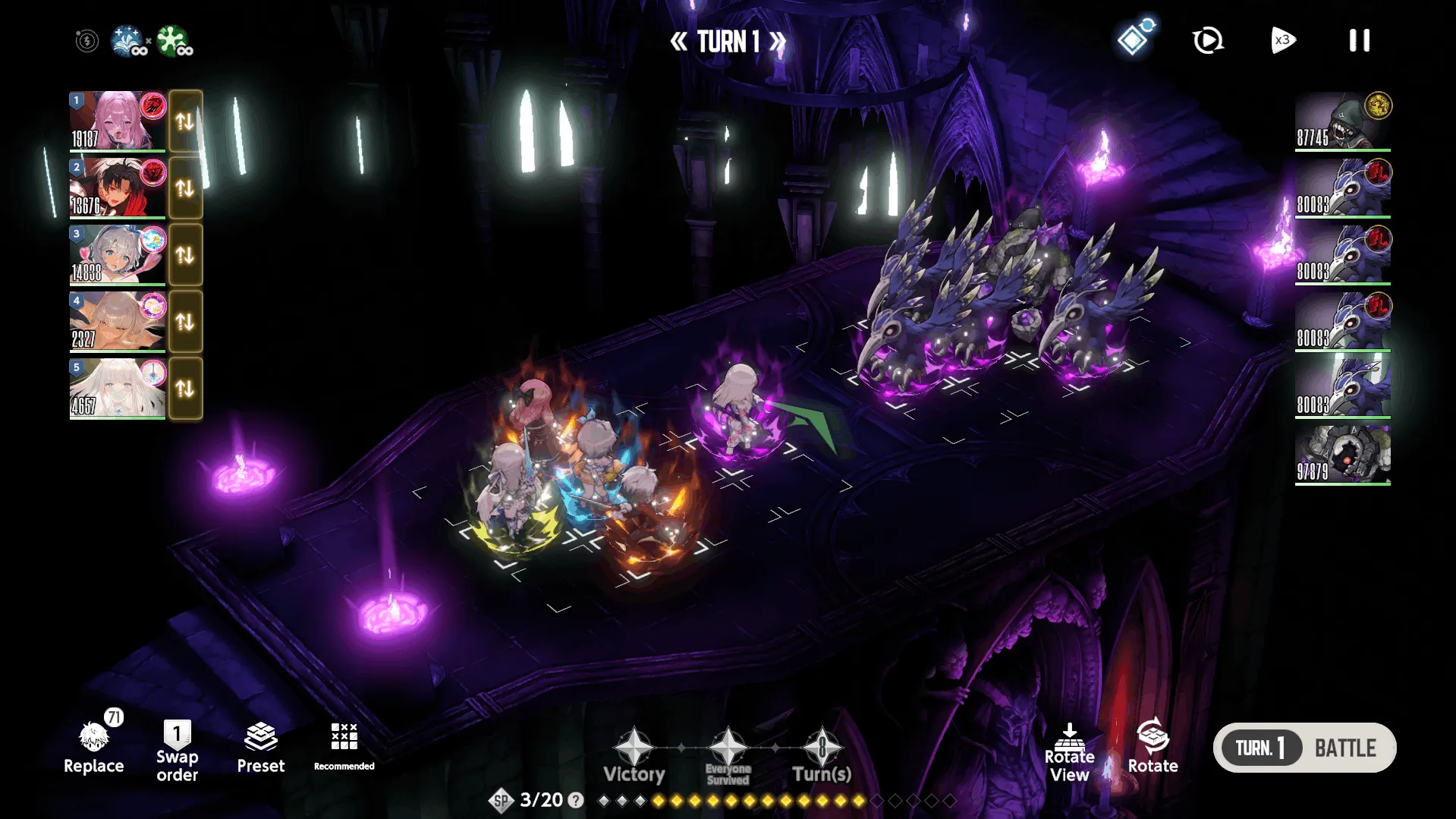Open the Replace character menu
Image resolution: width=1456 pixels, height=819 pixels.
tap(94, 748)
